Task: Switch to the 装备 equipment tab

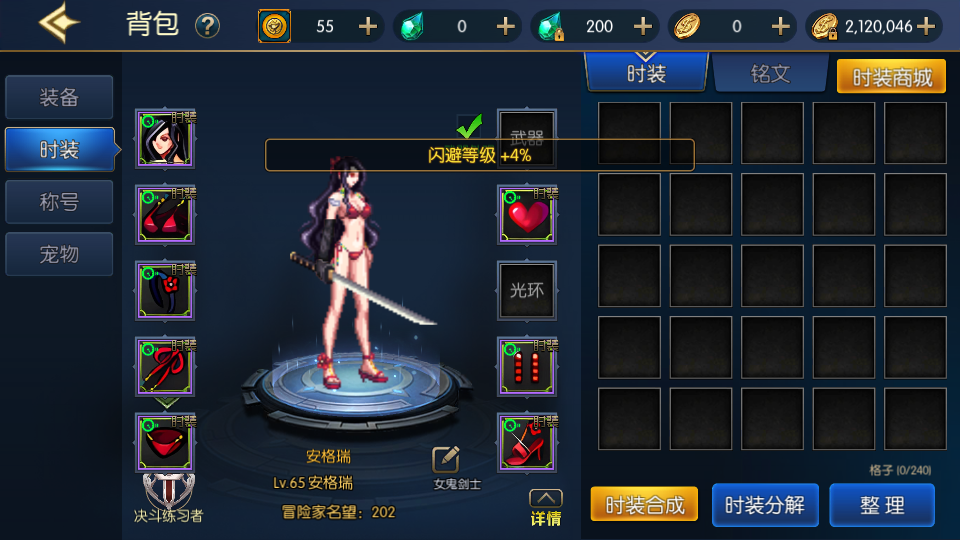Action: pos(59,98)
